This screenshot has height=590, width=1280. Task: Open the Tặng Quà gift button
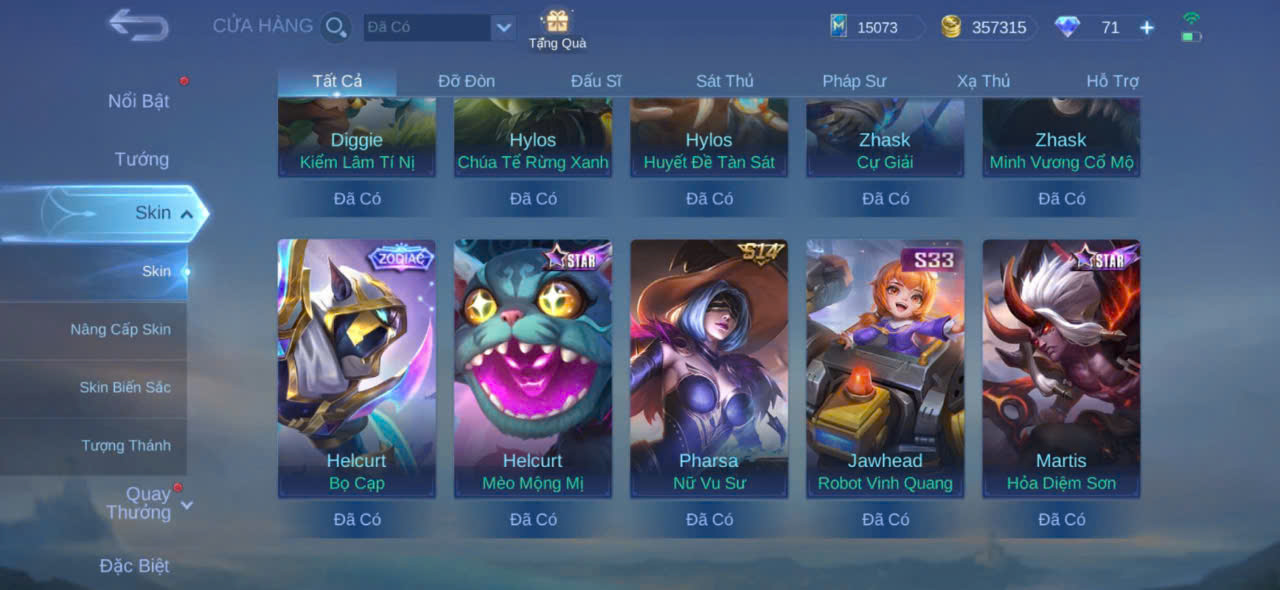557,28
